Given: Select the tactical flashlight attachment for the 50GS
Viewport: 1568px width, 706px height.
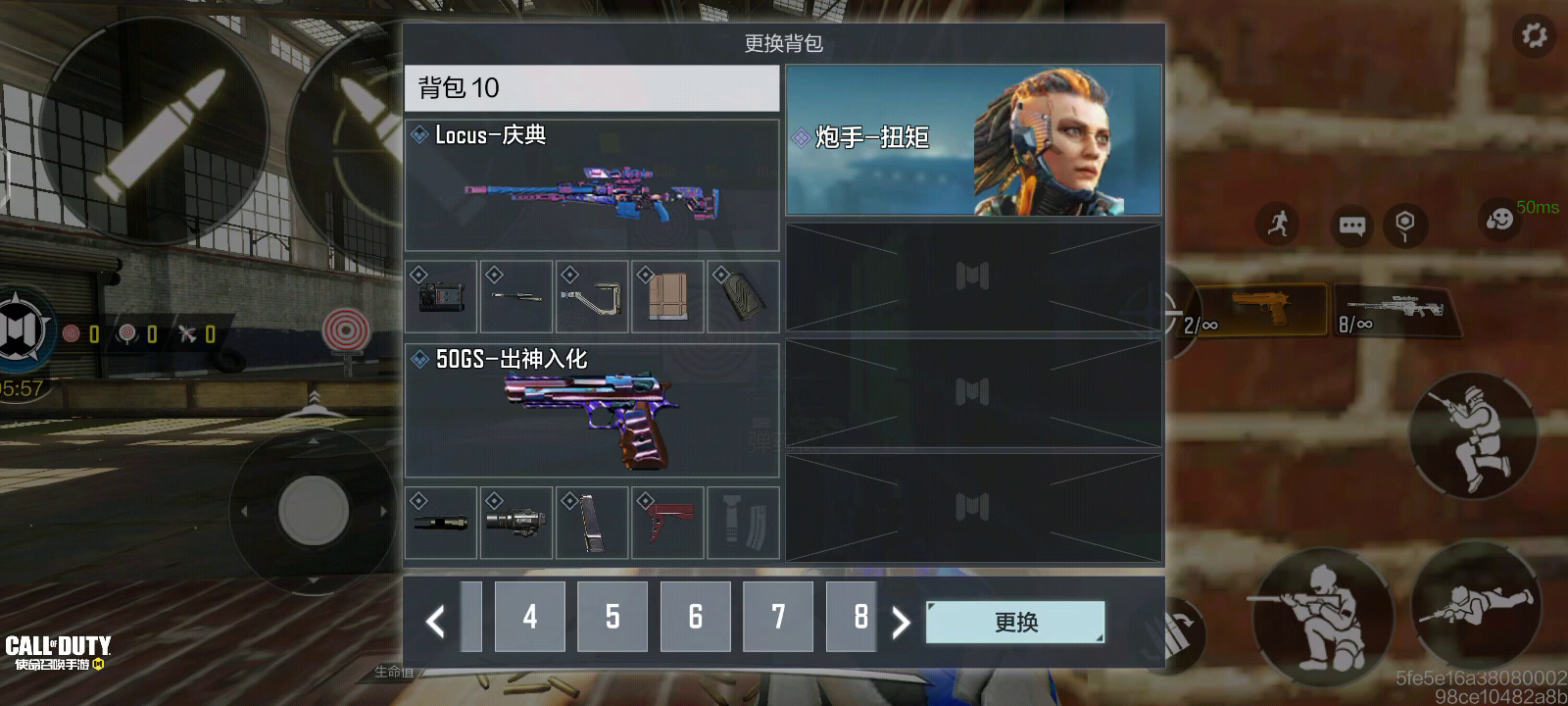Looking at the screenshot, I should pos(516,523).
